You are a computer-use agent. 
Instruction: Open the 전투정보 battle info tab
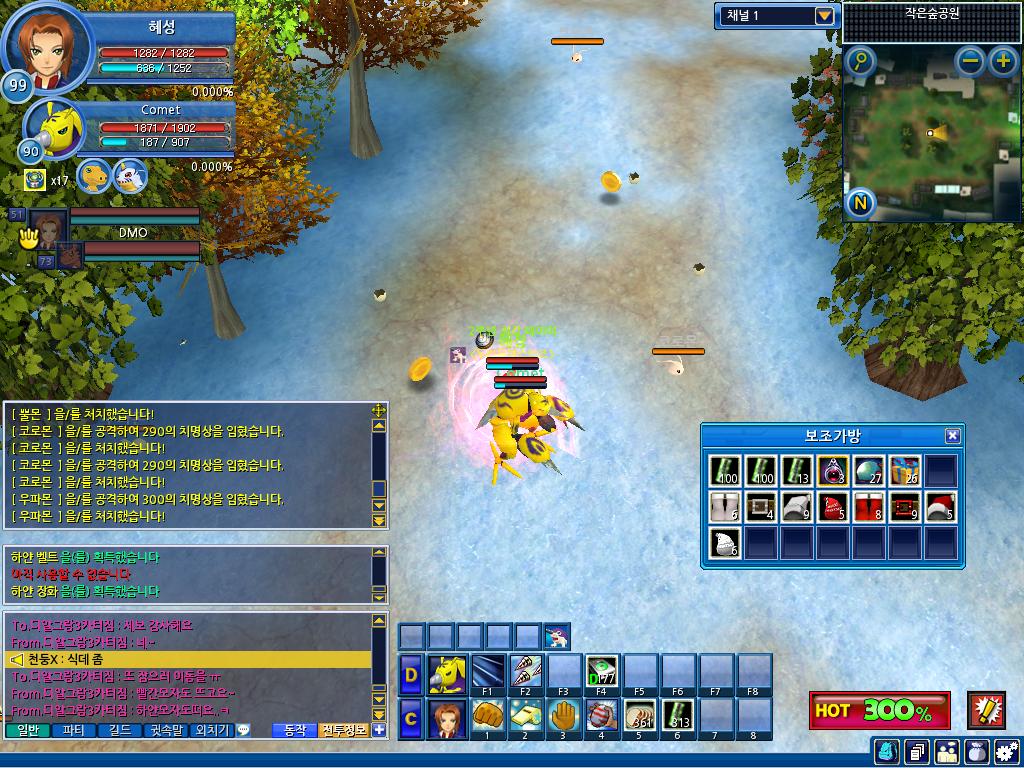coord(345,730)
